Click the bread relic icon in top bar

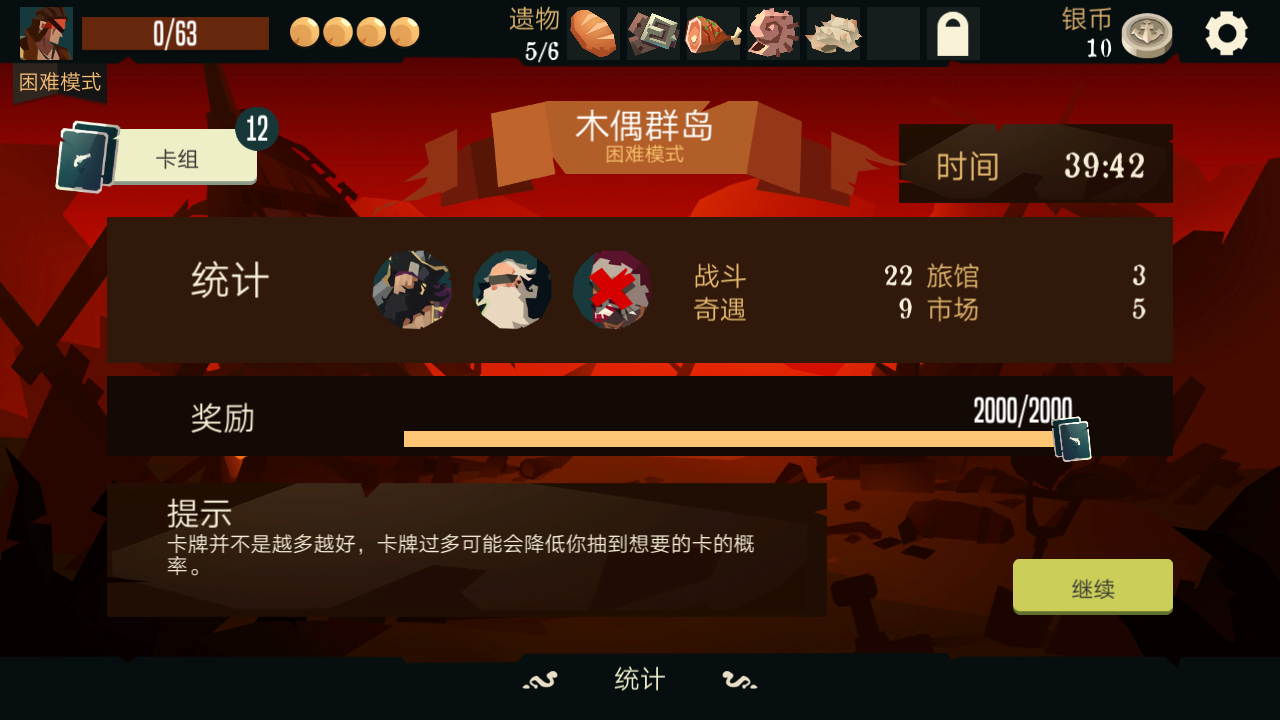coord(592,32)
